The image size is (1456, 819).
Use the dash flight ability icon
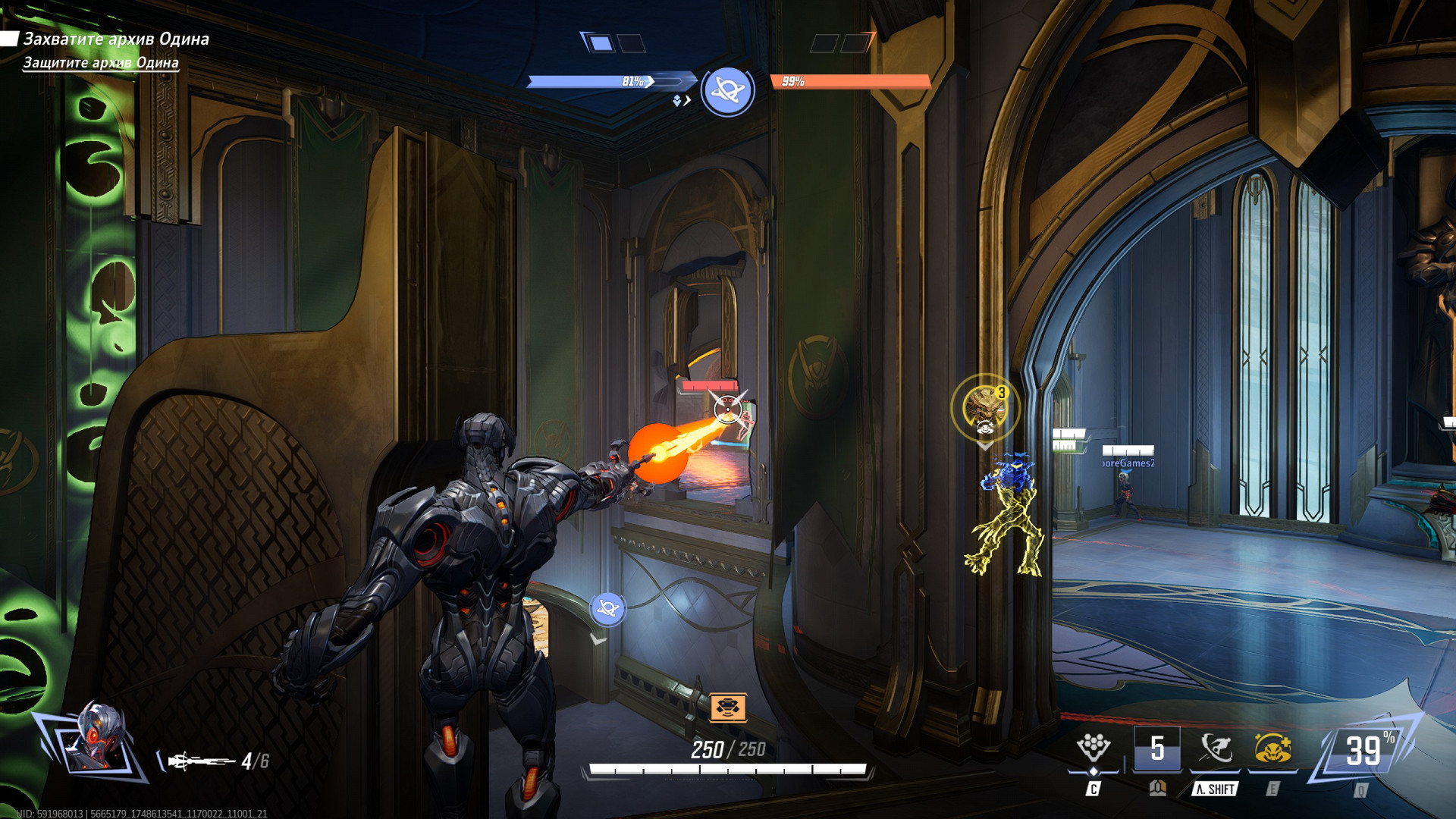coord(1216,748)
